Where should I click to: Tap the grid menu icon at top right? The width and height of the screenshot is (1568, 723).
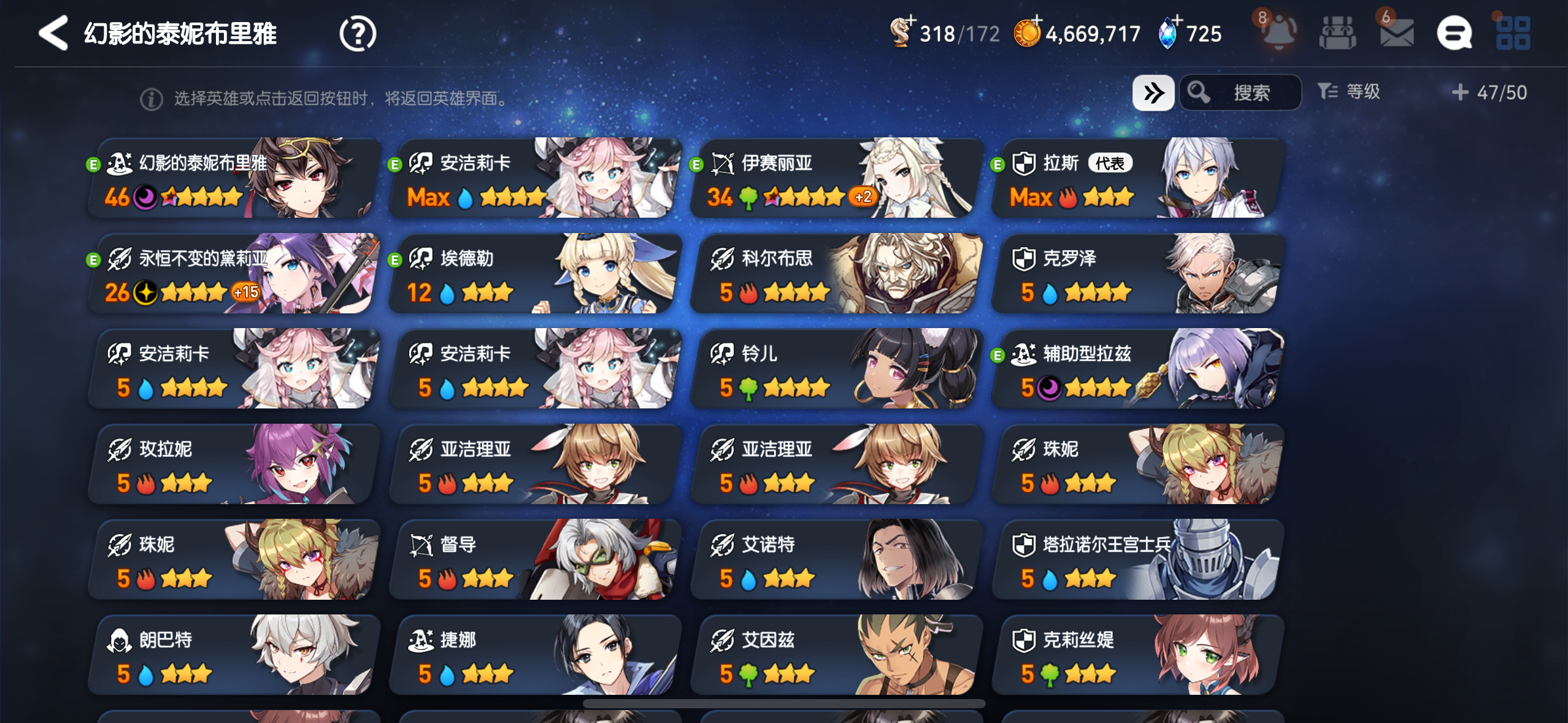point(1513,33)
